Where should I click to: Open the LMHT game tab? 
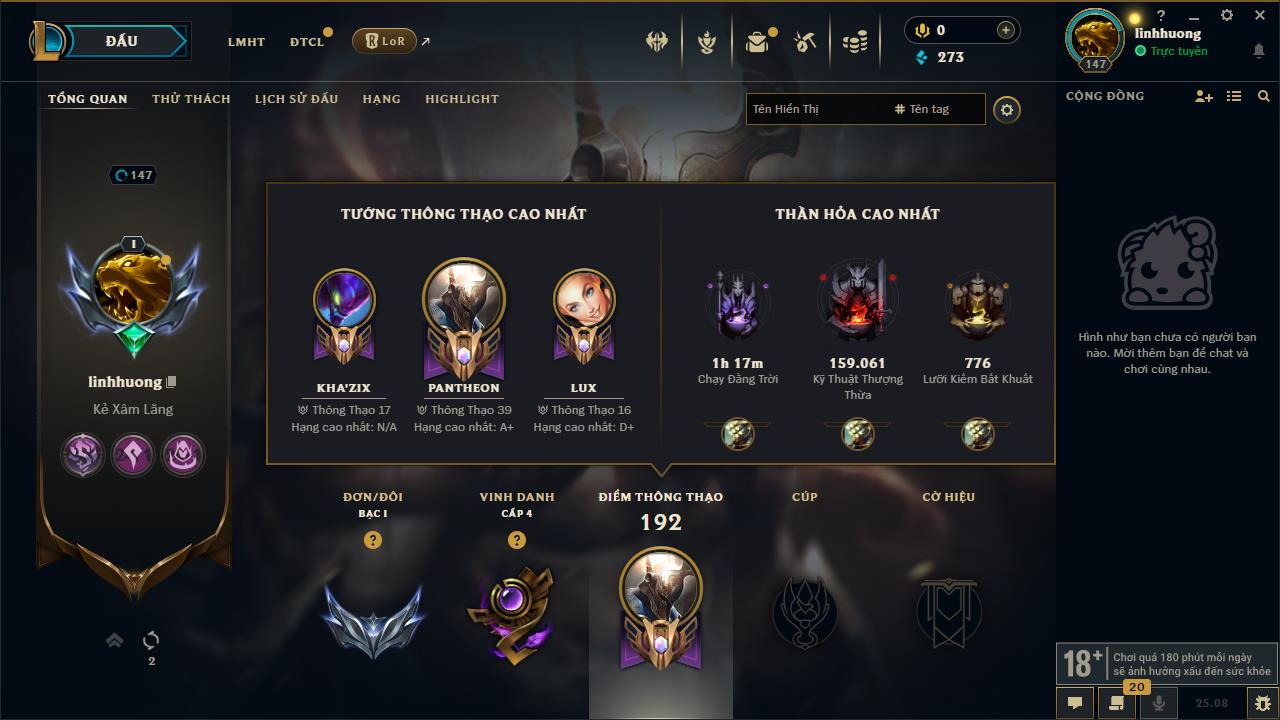click(x=246, y=42)
